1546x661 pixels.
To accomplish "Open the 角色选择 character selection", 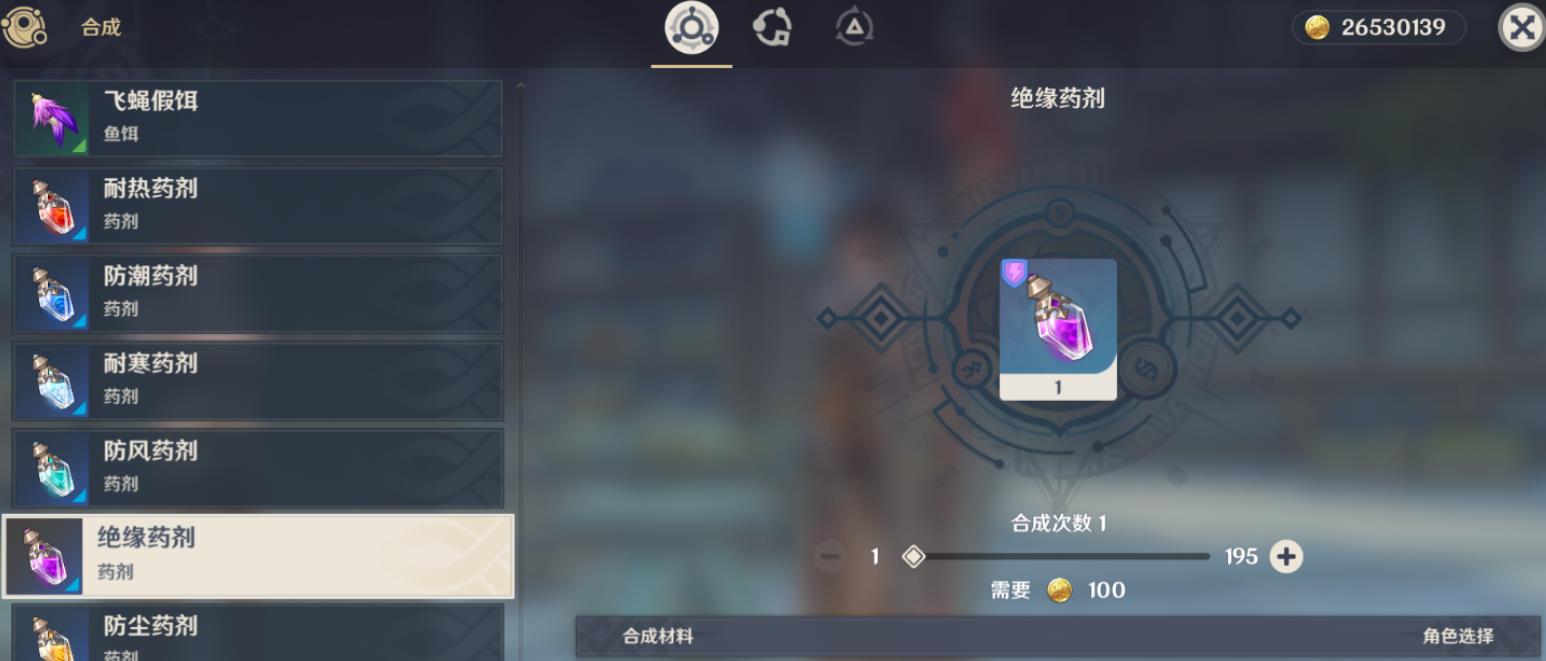I will tap(1458, 636).
